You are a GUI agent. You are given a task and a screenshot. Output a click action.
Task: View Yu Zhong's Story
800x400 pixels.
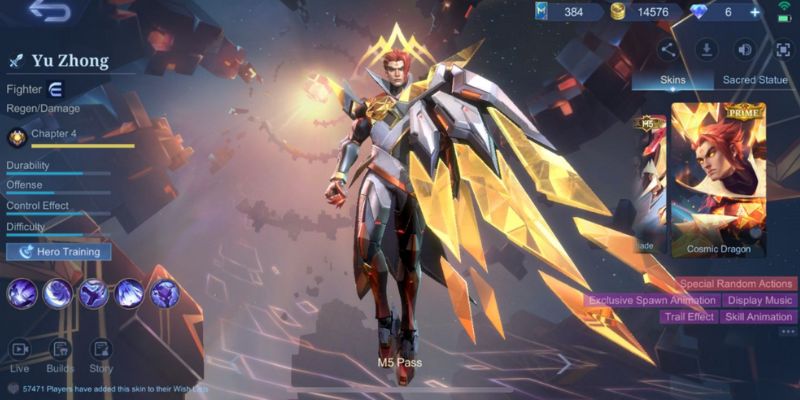101,355
